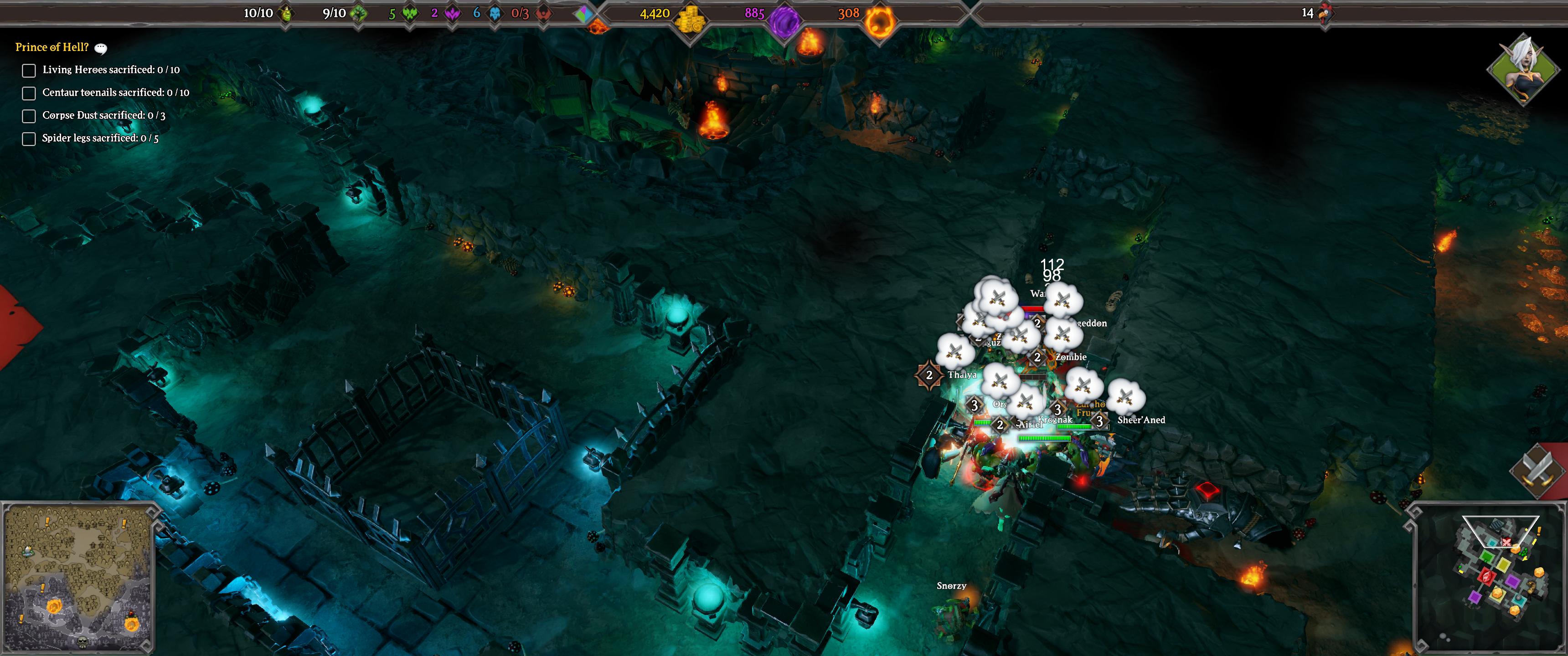Viewport: 1568px width, 656px height.
Task: Select the Corpse Dust sacrificed objective
Action: (x=29, y=116)
